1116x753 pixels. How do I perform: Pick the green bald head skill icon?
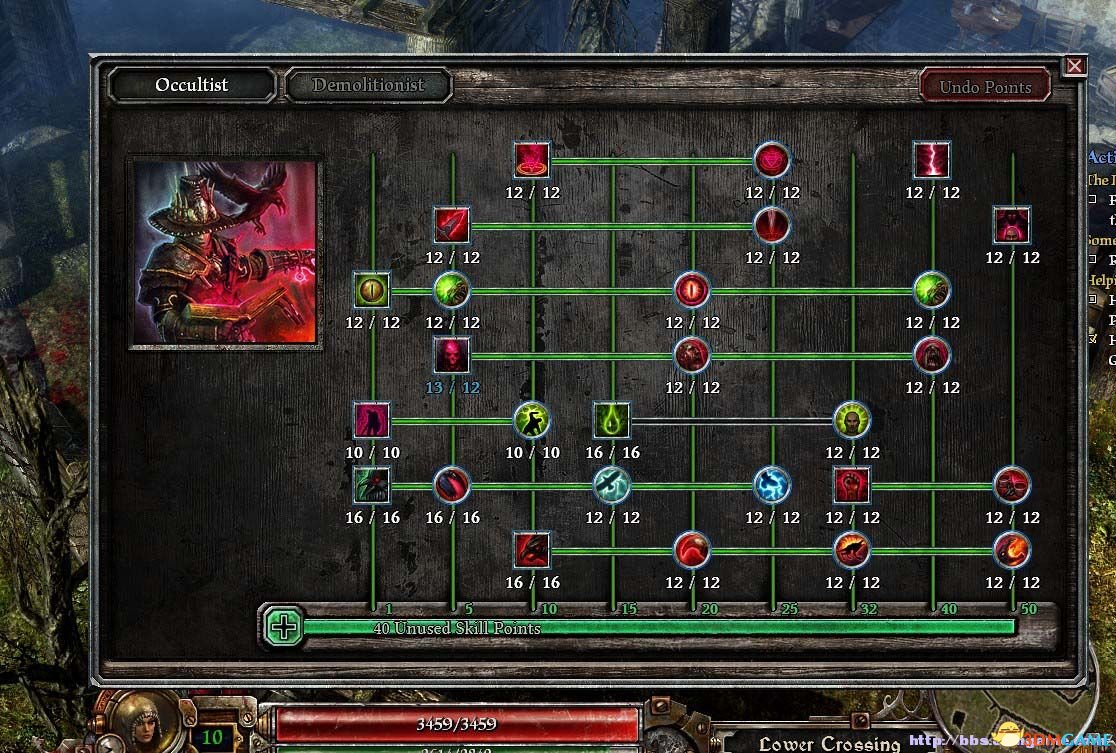851,420
